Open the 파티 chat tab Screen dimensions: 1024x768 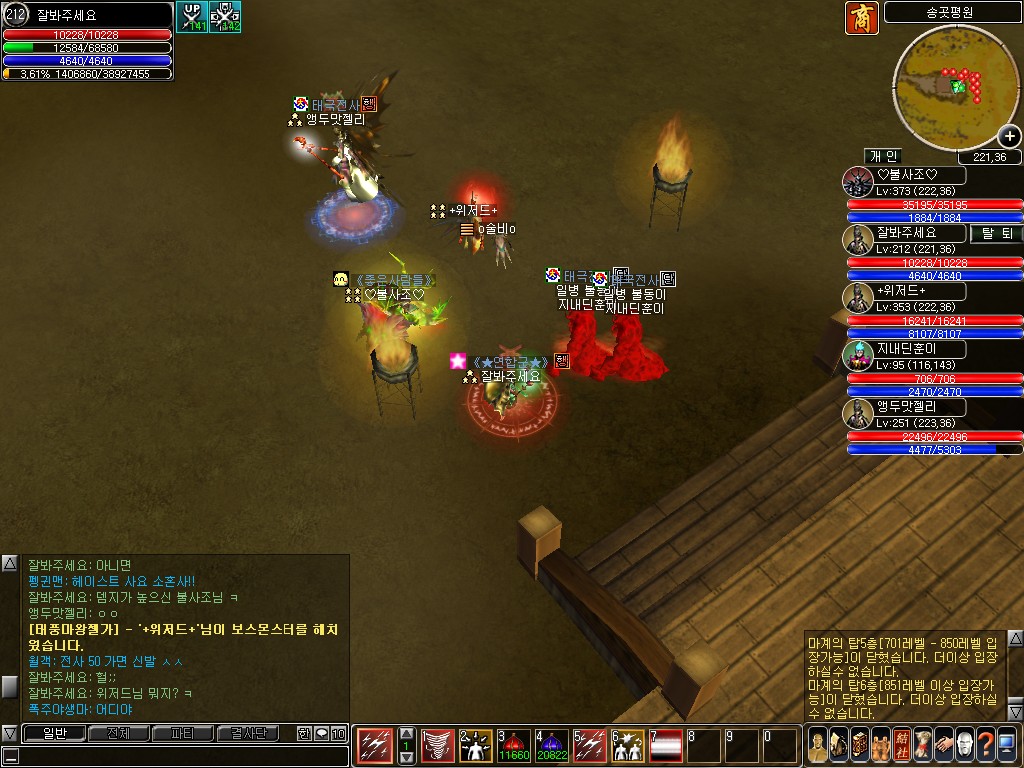(x=183, y=734)
